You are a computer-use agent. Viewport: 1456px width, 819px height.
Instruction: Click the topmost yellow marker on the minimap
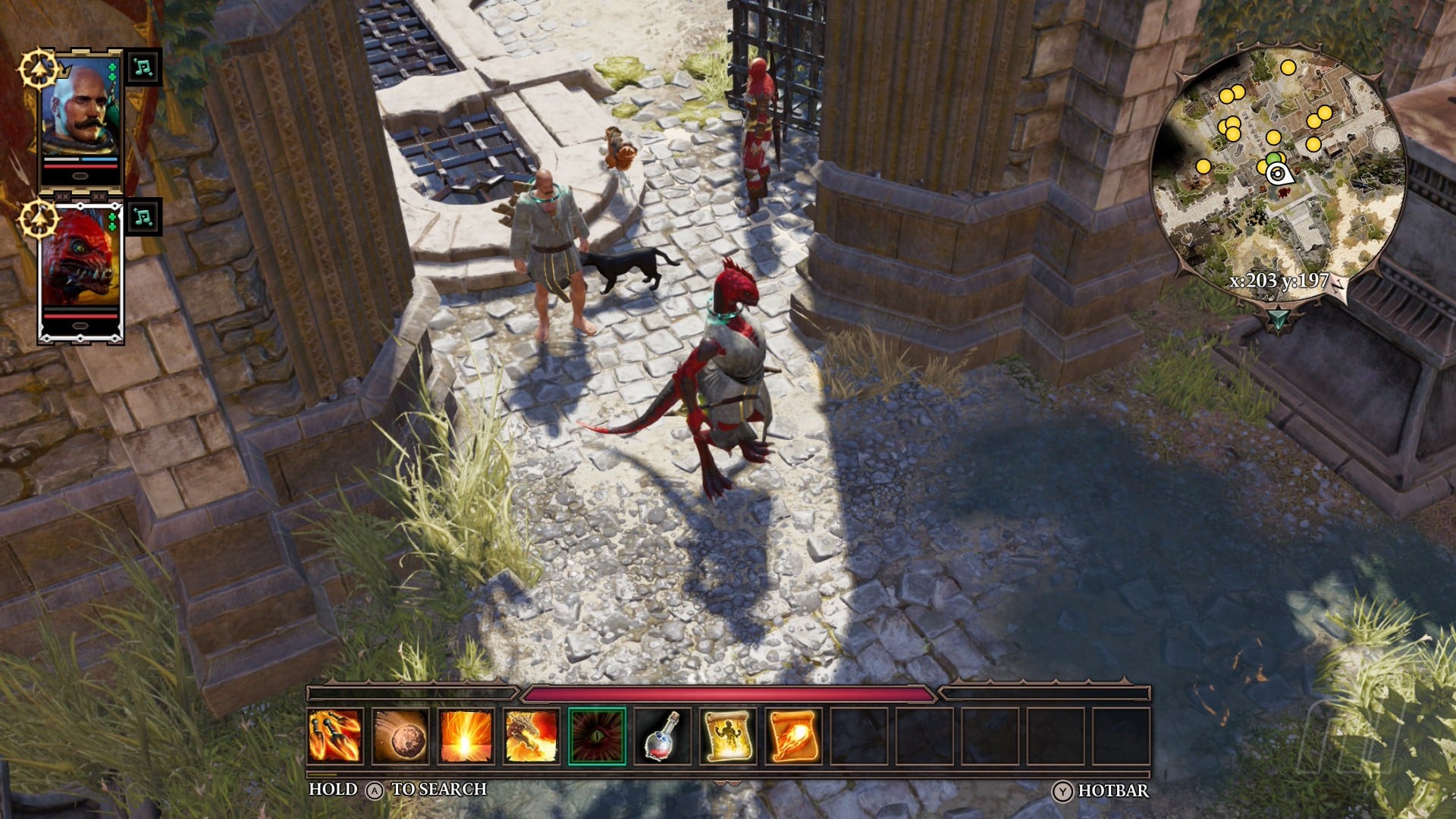(x=1288, y=67)
